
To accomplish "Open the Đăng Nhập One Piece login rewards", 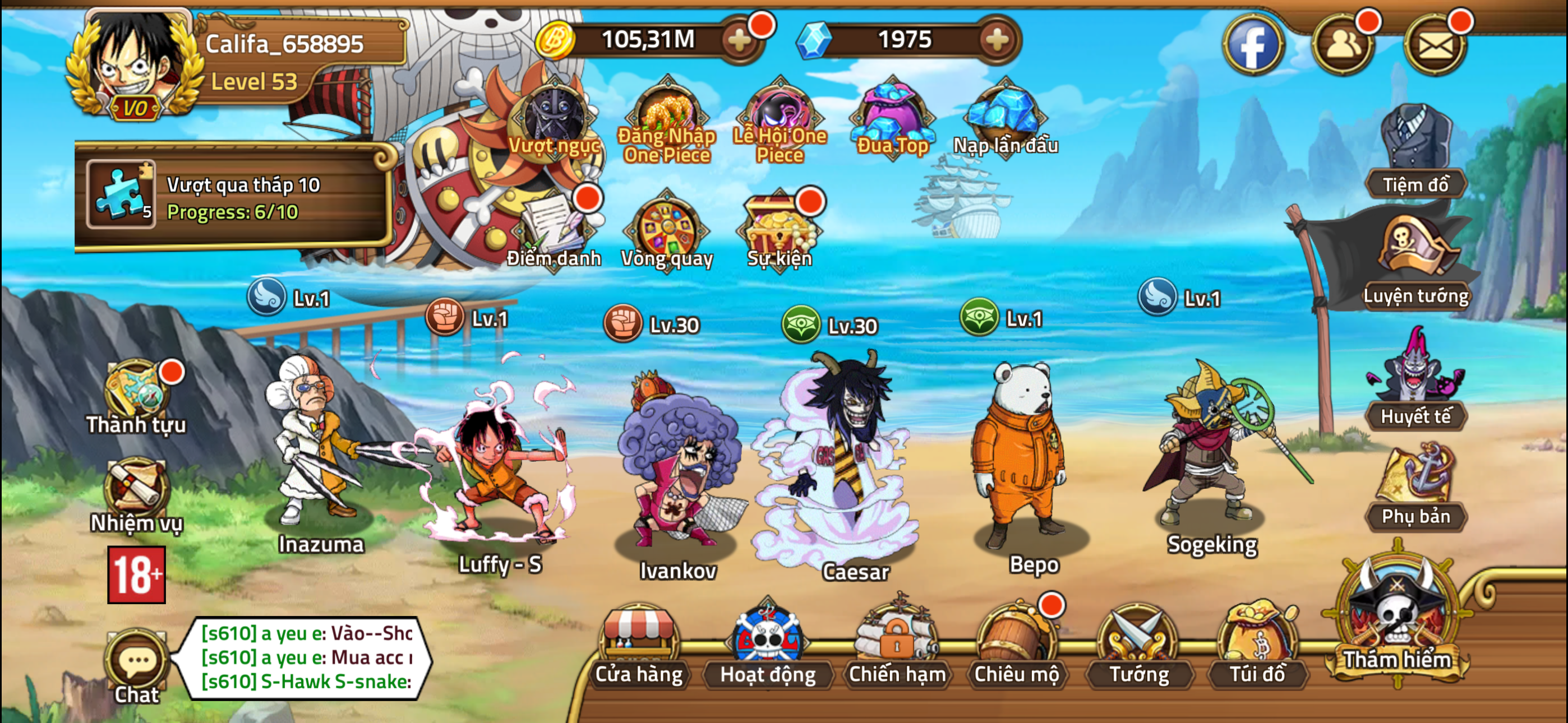I will tap(668, 113).
